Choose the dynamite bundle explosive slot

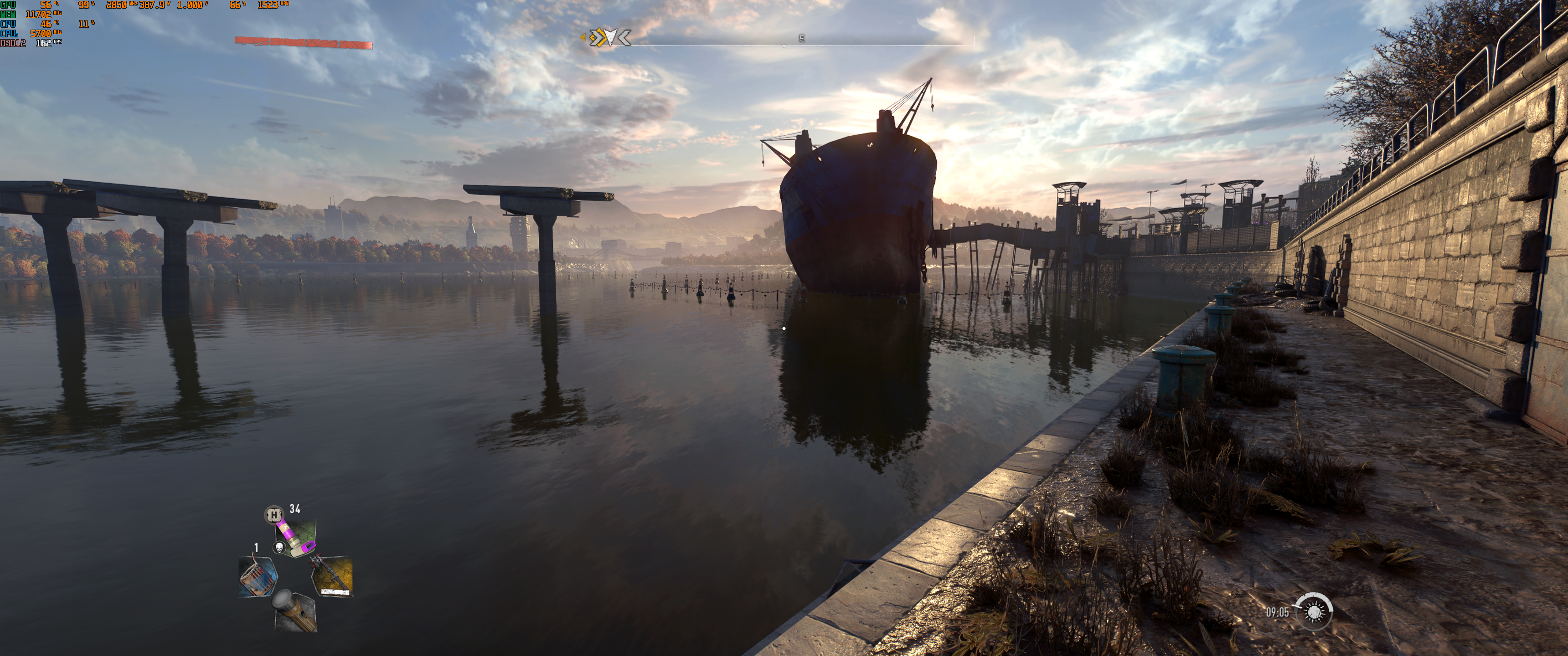(x=258, y=576)
